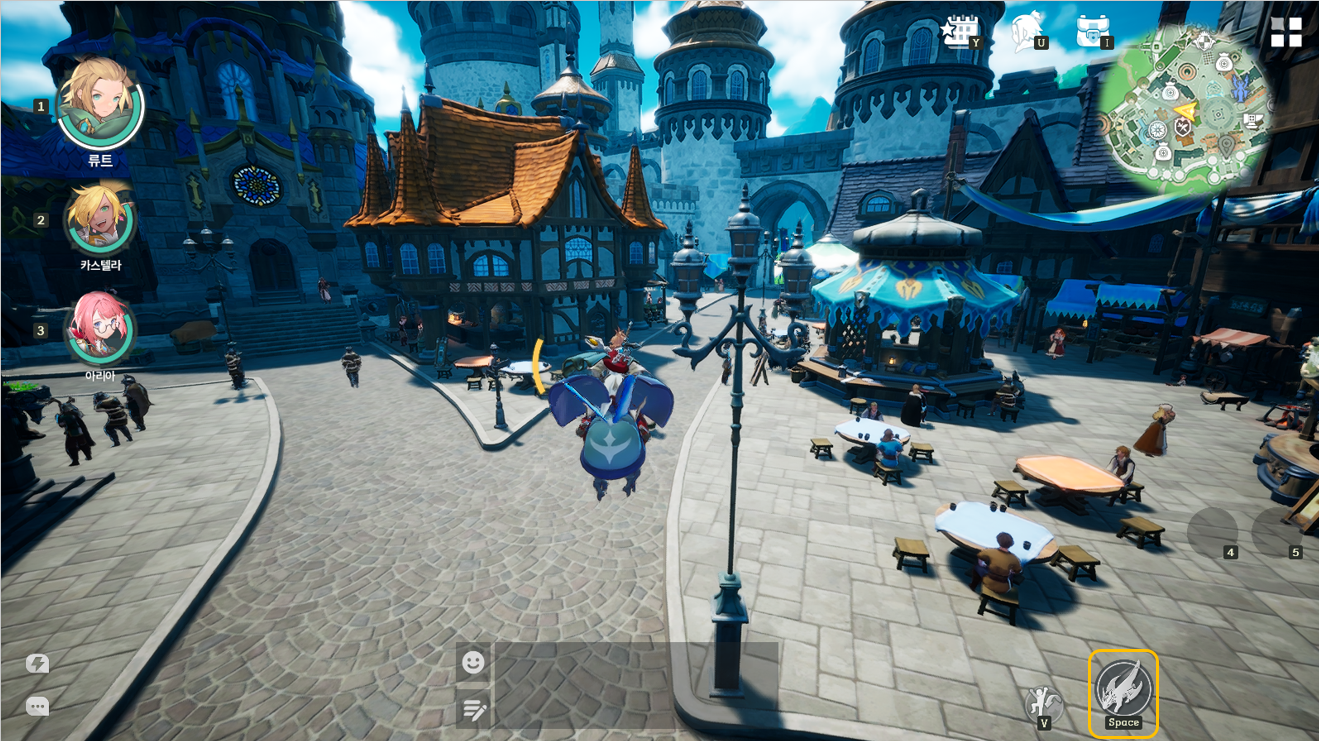
Task: Open the pencil note chat button
Action: point(474,710)
